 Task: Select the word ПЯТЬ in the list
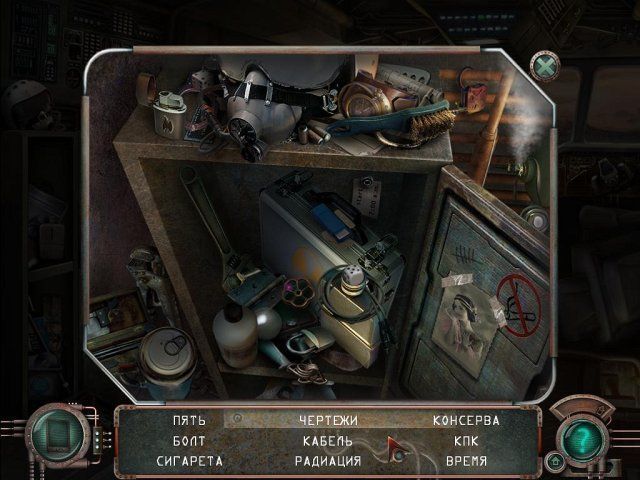pos(189,421)
